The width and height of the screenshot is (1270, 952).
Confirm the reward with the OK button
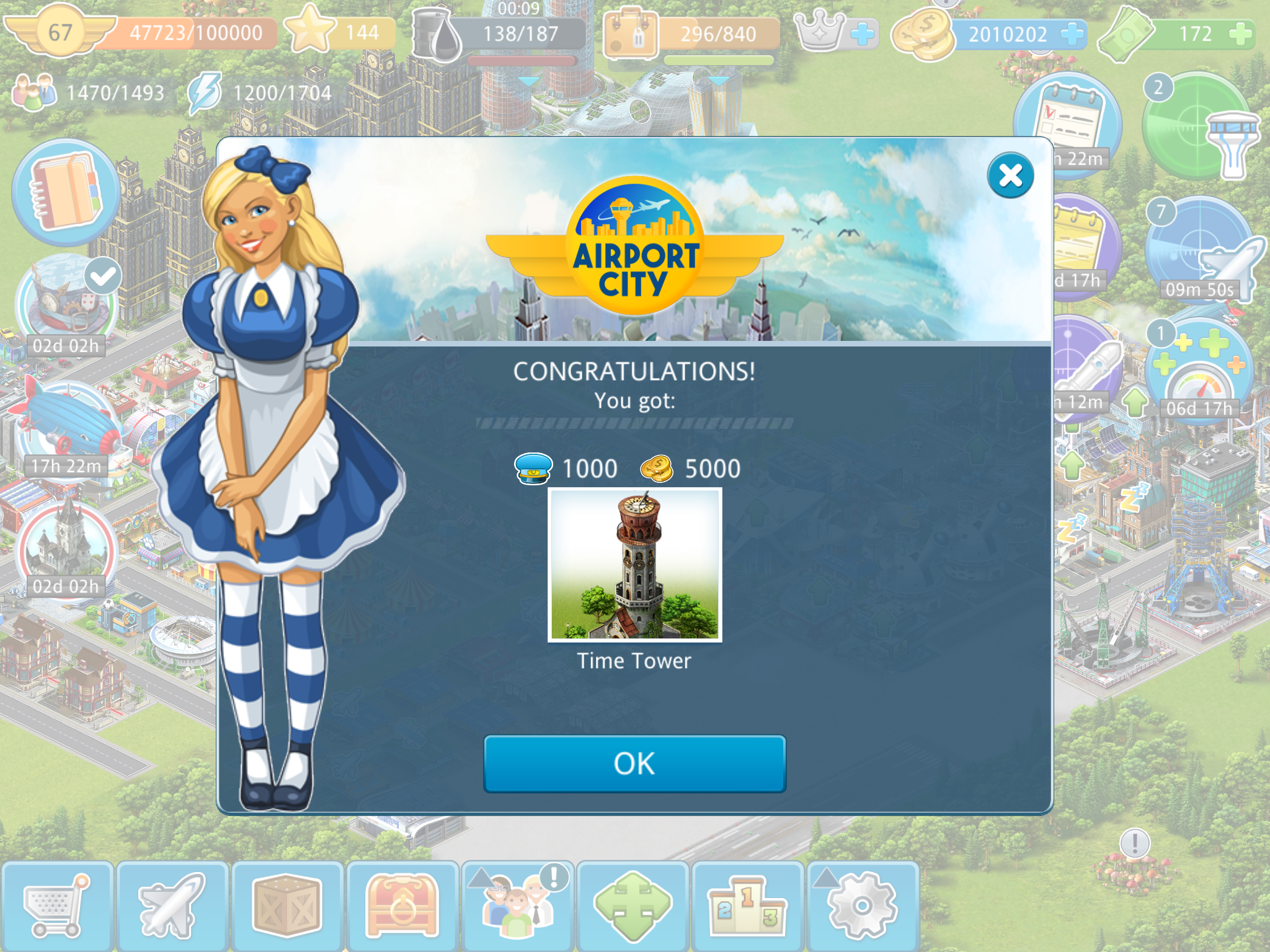coord(634,764)
